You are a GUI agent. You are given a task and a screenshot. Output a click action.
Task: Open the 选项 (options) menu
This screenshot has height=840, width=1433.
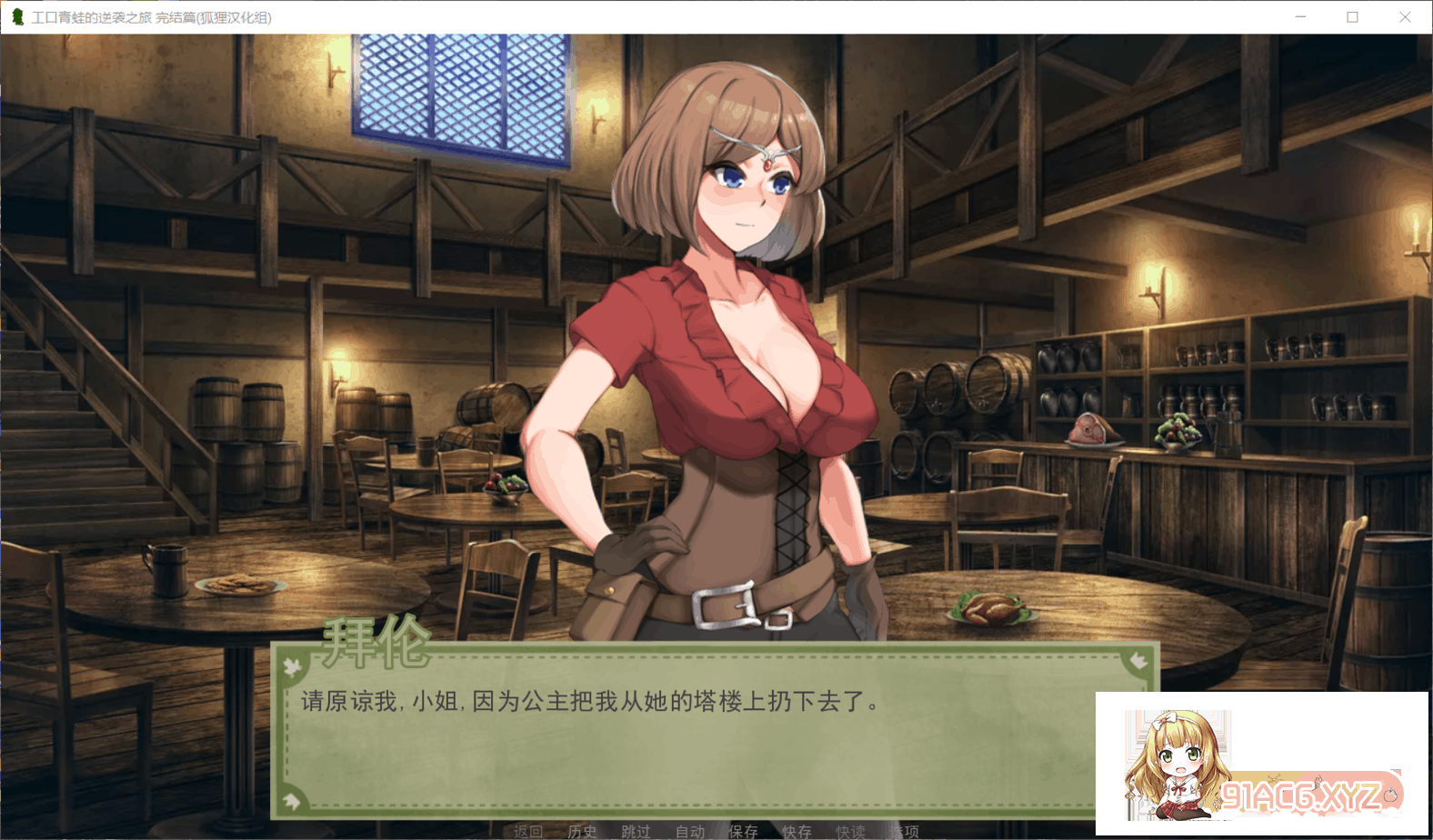(x=906, y=831)
